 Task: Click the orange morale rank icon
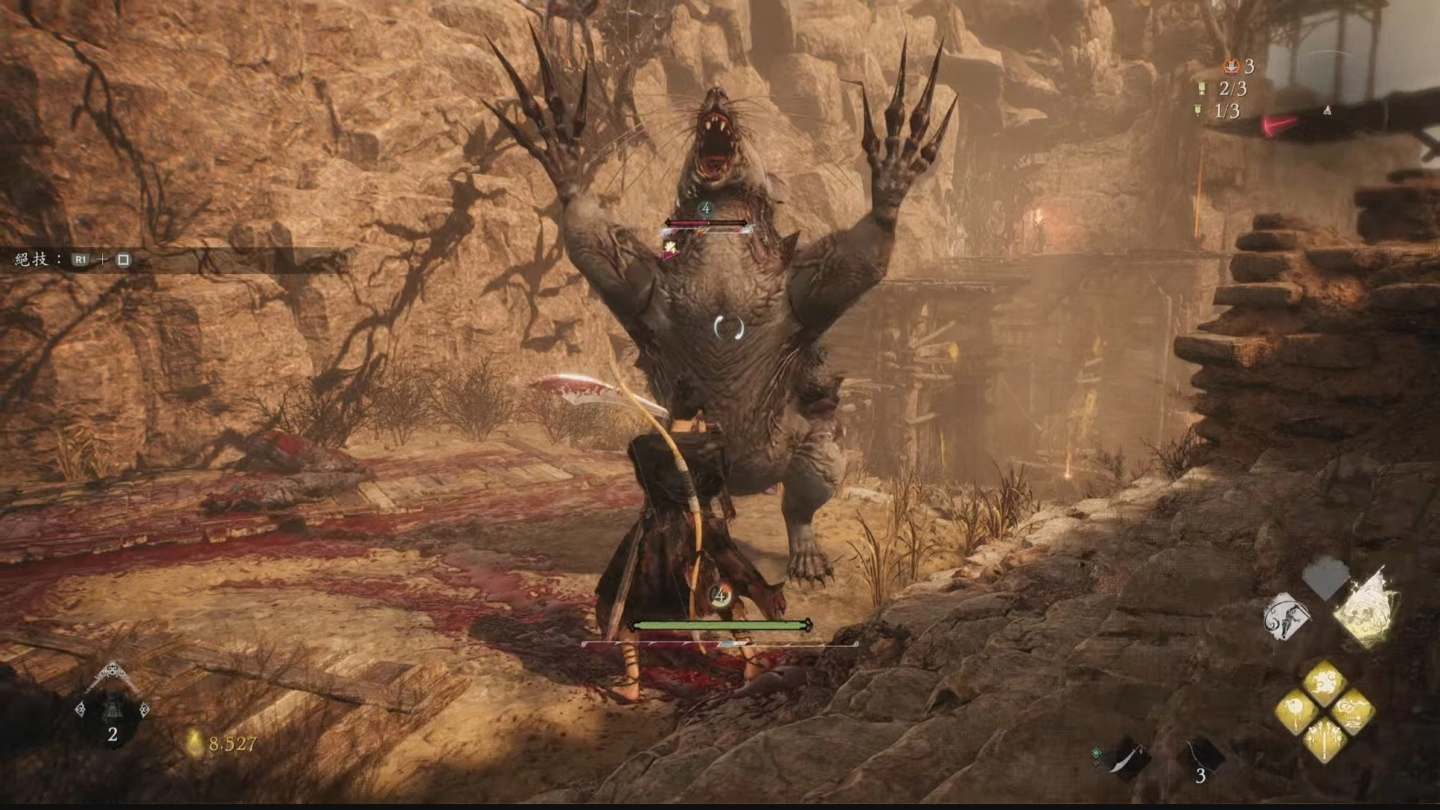[x=1230, y=67]
